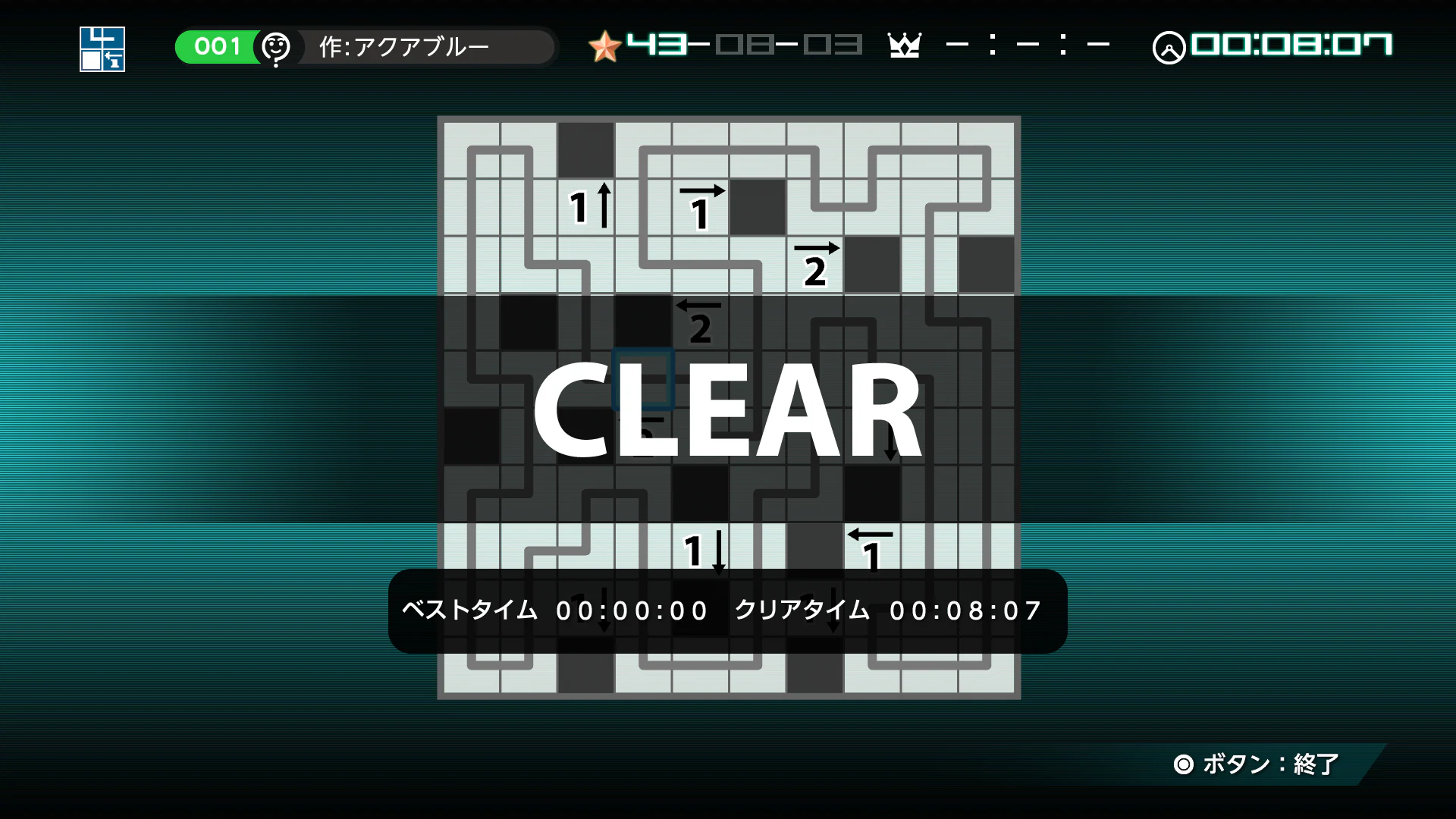Viewport: 1456px width, 819px height.
Task: Click the right-arrow clue marked 2
Action: (817, 263)
